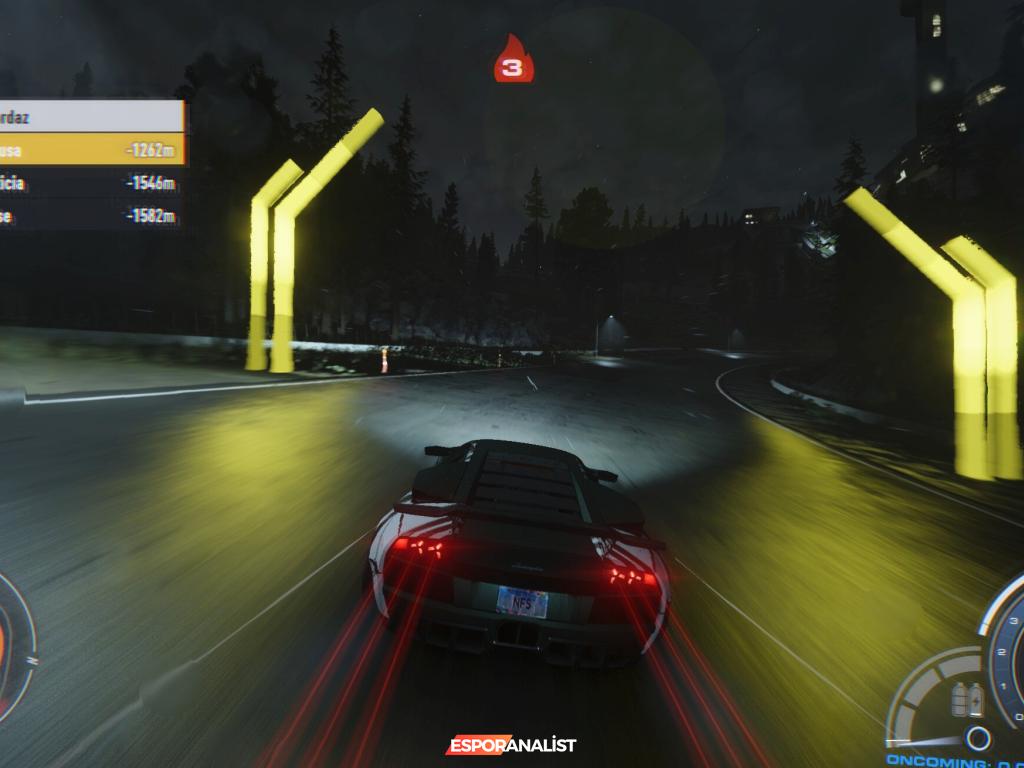
Task: Open the ESPORANALIST watermark logo
Action: (x=511, y=745)
